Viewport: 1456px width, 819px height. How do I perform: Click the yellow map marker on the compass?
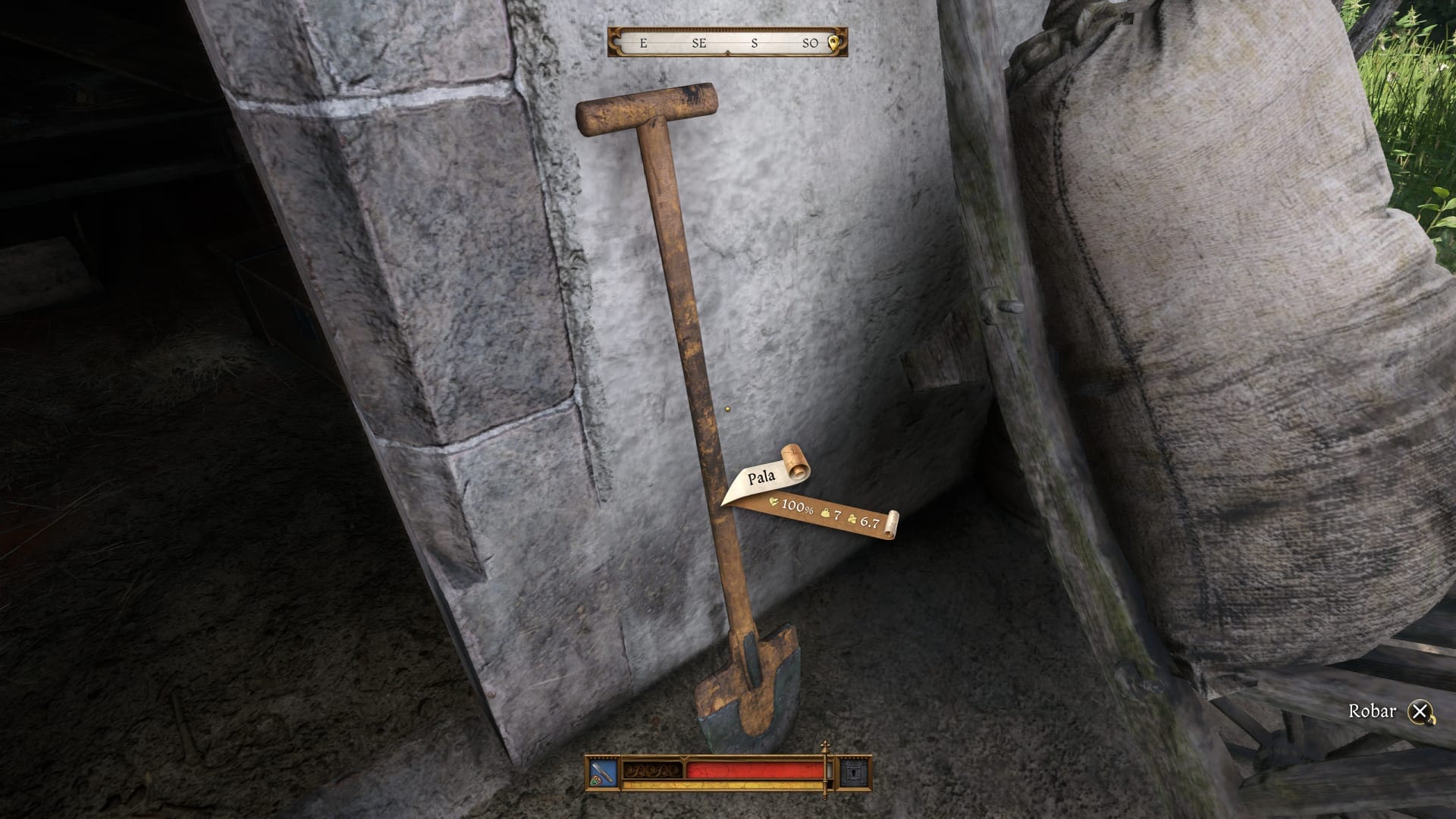tap(834, 44)
